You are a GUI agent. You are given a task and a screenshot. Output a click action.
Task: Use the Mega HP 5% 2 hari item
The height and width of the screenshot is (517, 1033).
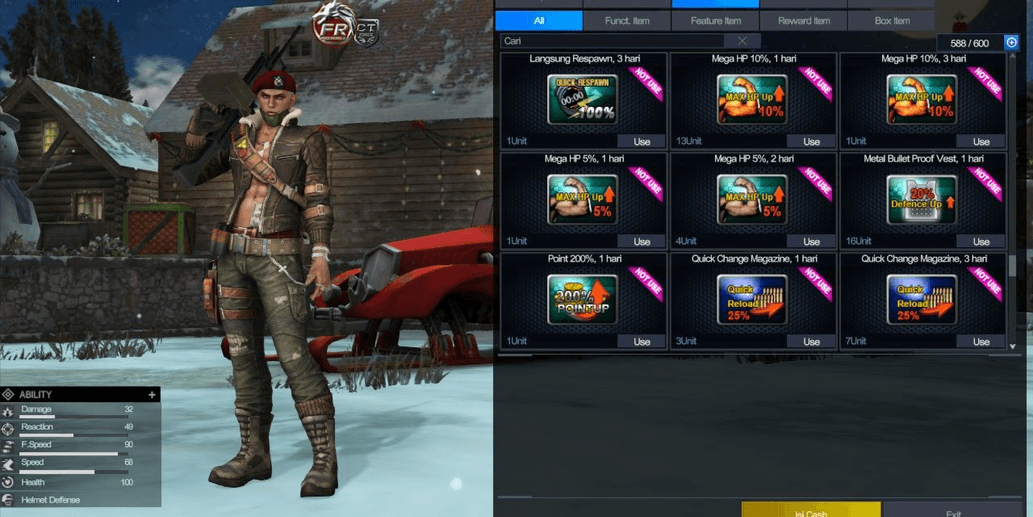tap(811, 241)
